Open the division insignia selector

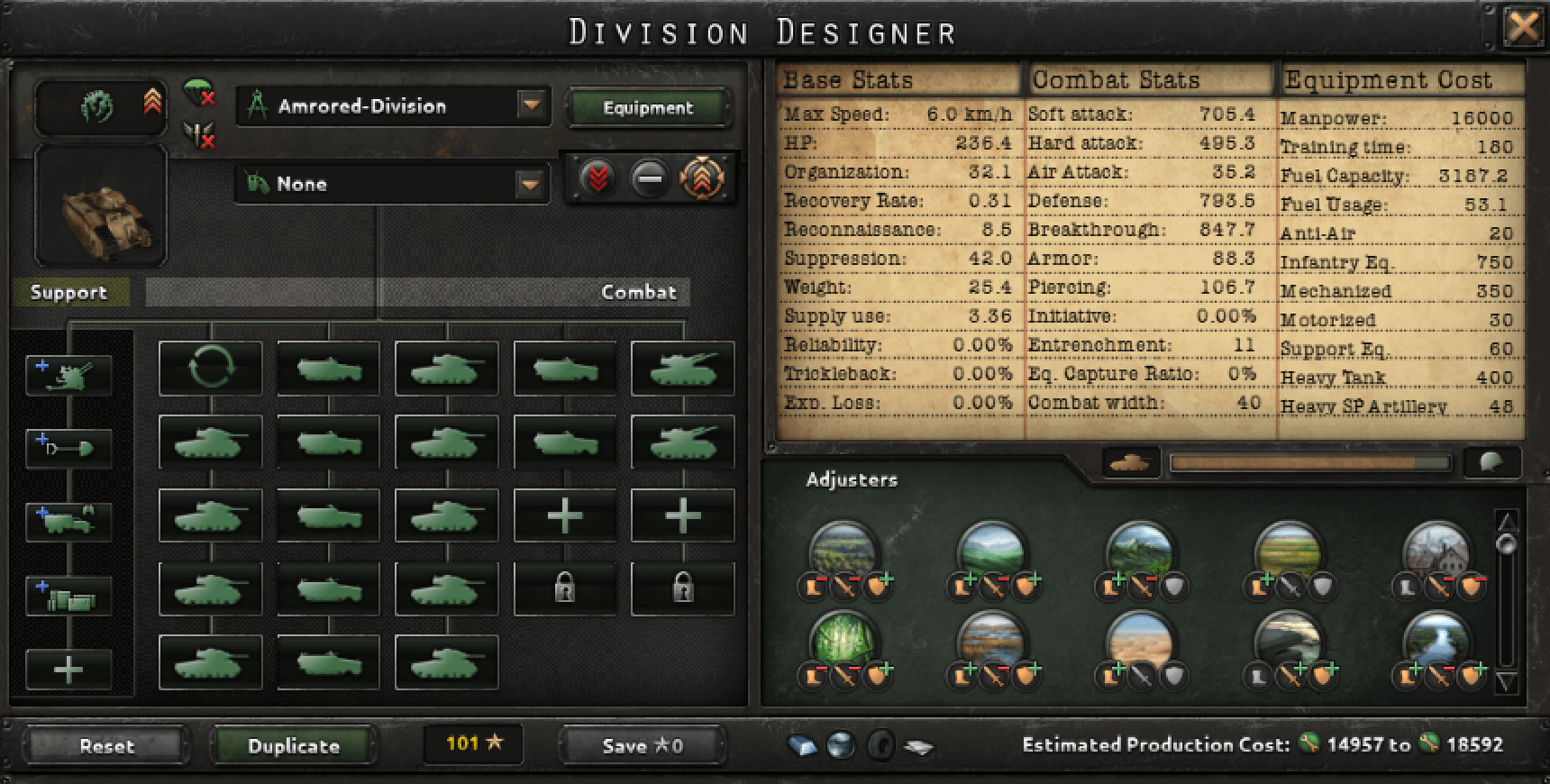(101, 105)
